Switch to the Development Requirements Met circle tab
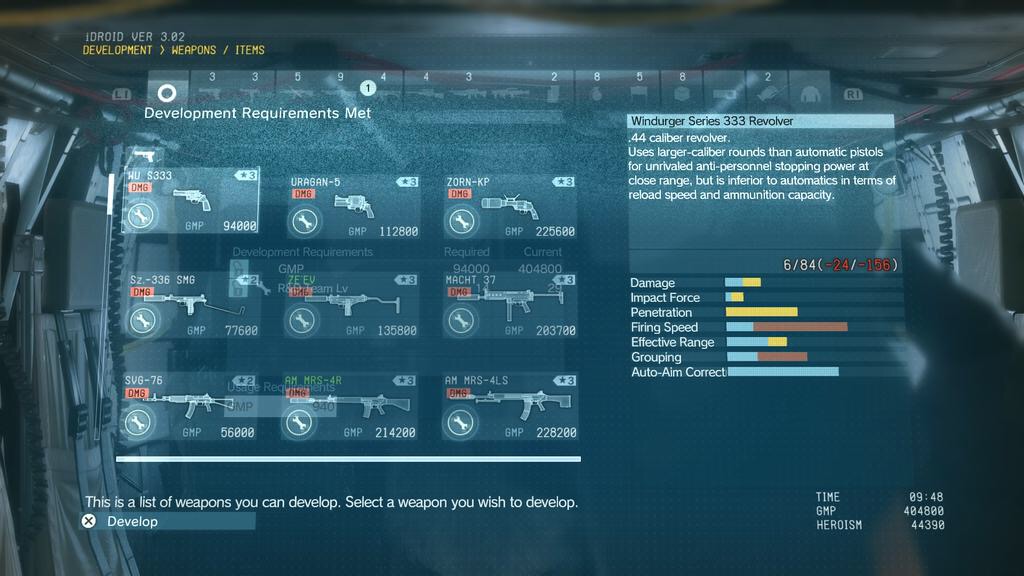This screenshot has height=576, width=1024. (x=167, y=93)
